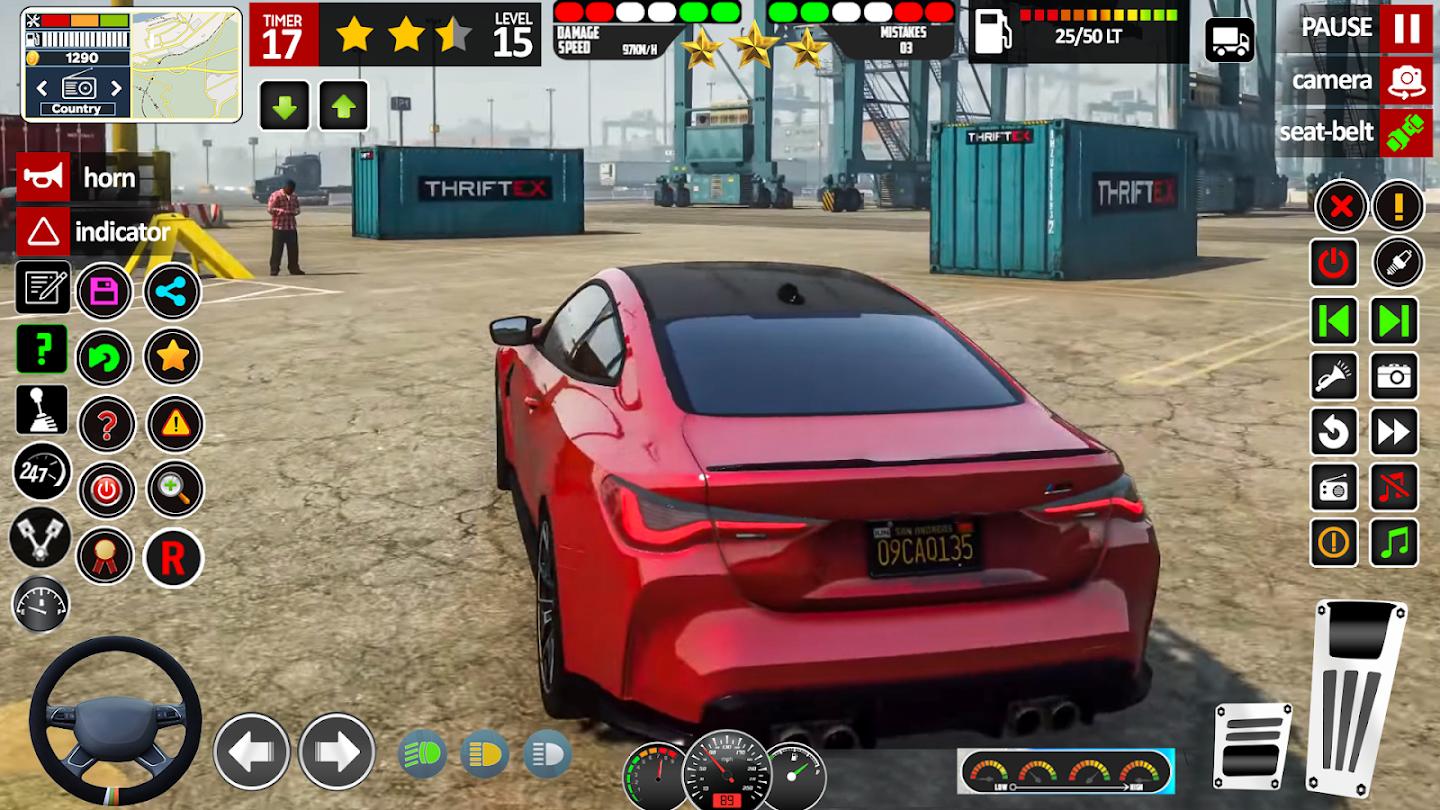Select the truck vehicle icon
The image size is (1440, 810).
pos(1230,40)
